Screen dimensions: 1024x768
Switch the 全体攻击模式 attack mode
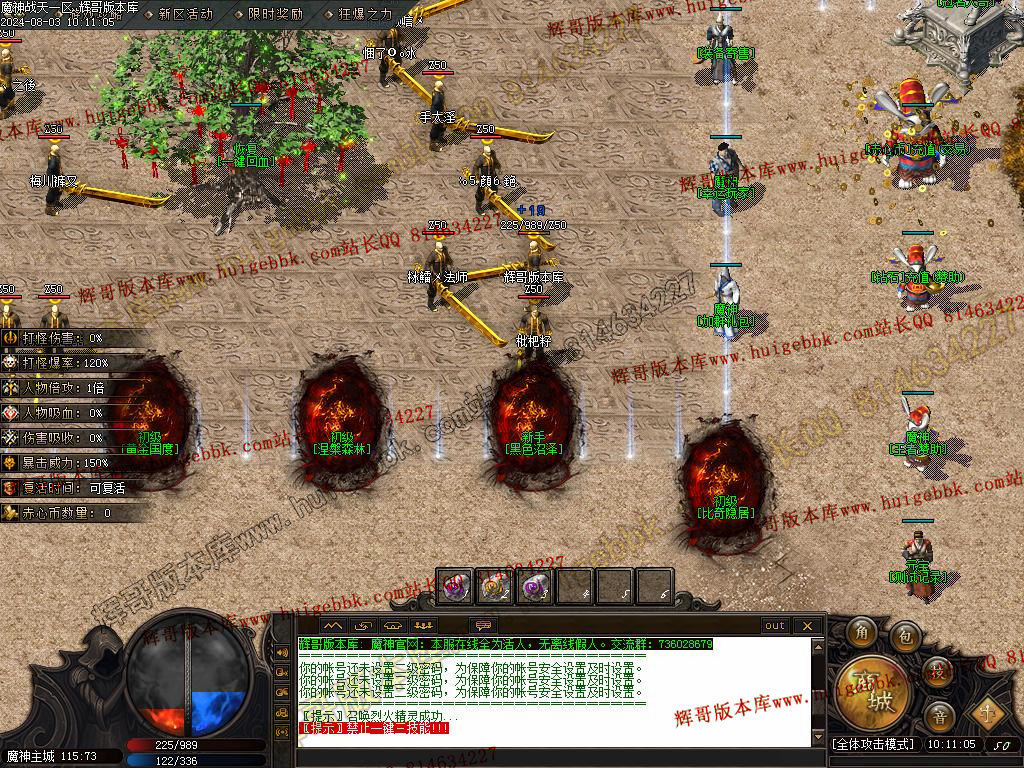coord(873,745)
